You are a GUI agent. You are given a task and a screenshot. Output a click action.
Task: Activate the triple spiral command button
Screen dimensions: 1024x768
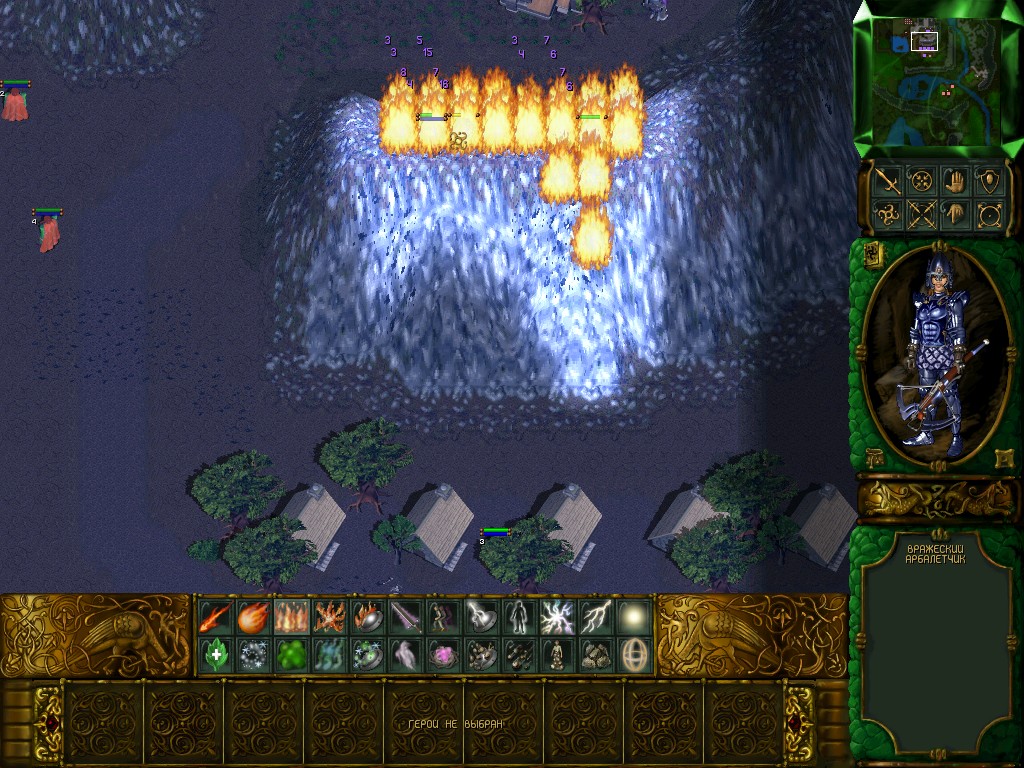click(886, 214)
